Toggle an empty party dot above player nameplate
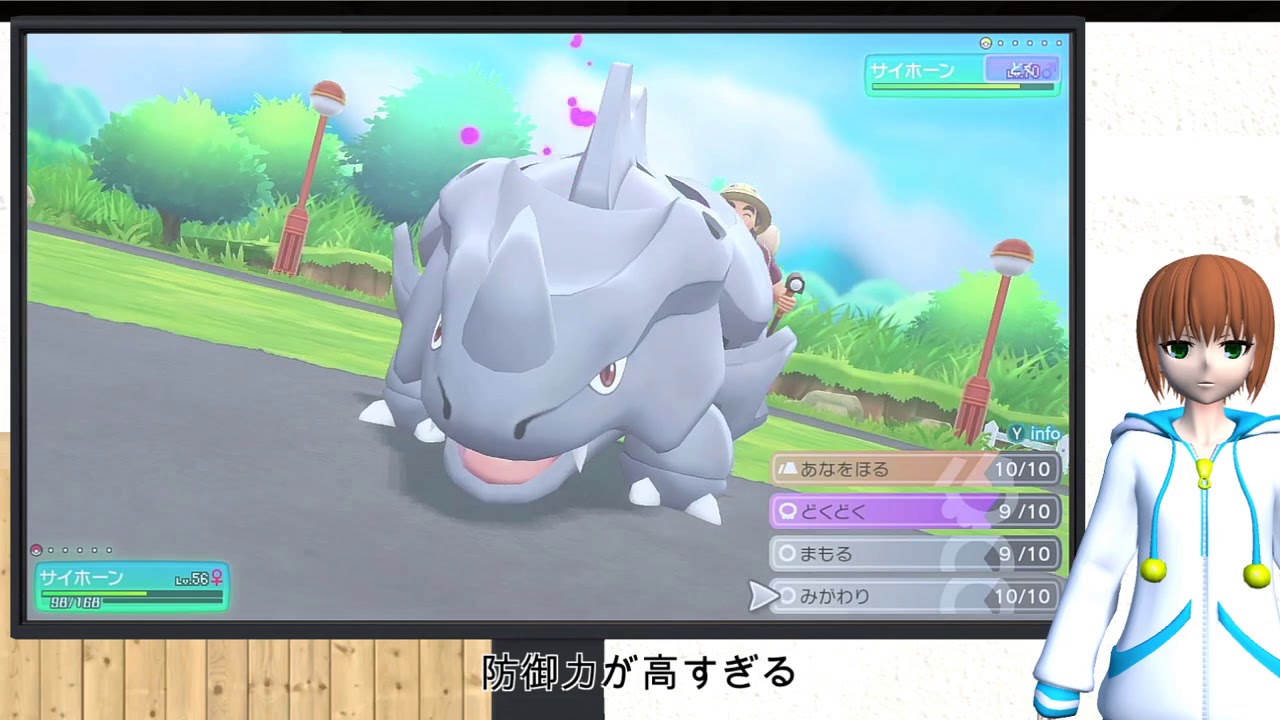This screenshot has width=1280, height=720. click(50, 550)
